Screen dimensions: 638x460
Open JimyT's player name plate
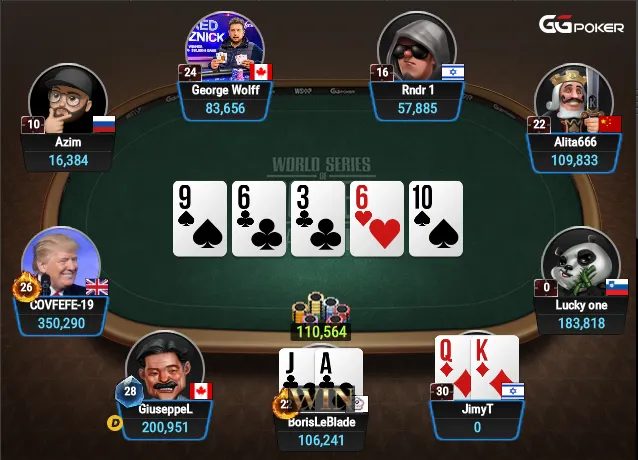tap(476, 418)
